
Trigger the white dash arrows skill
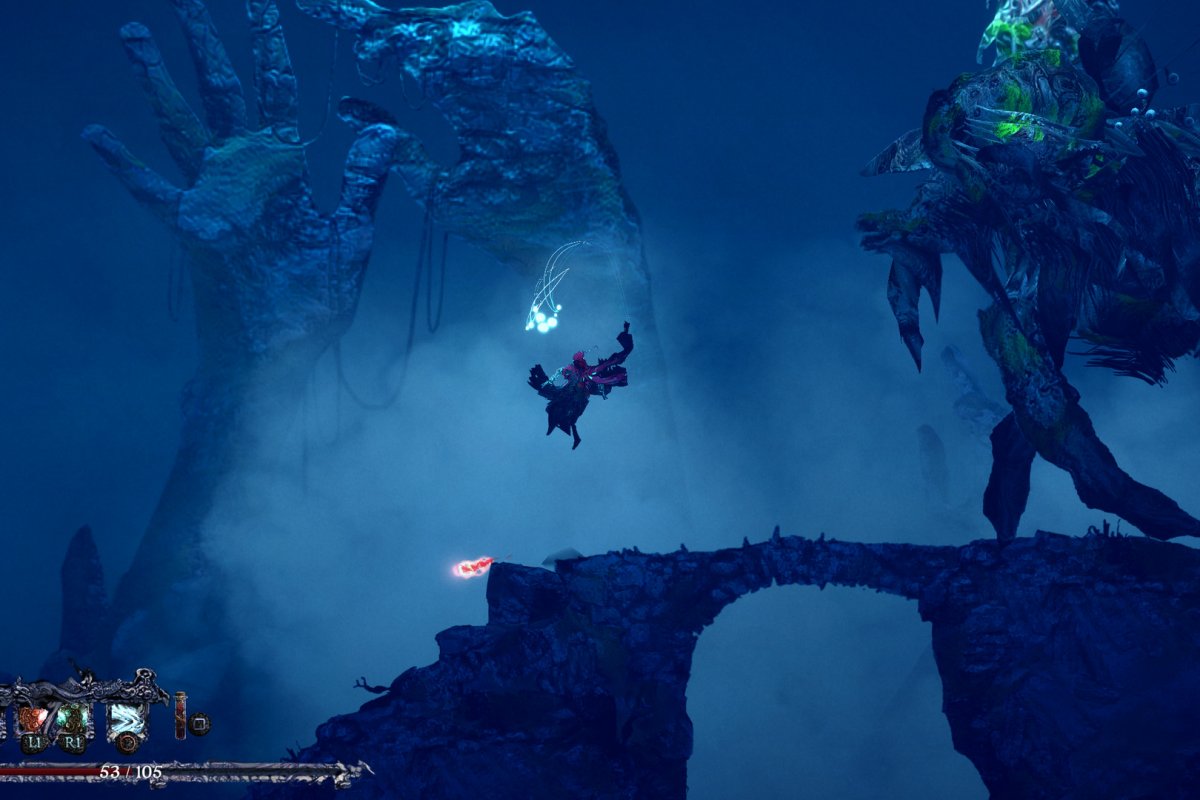coord(127,720)
